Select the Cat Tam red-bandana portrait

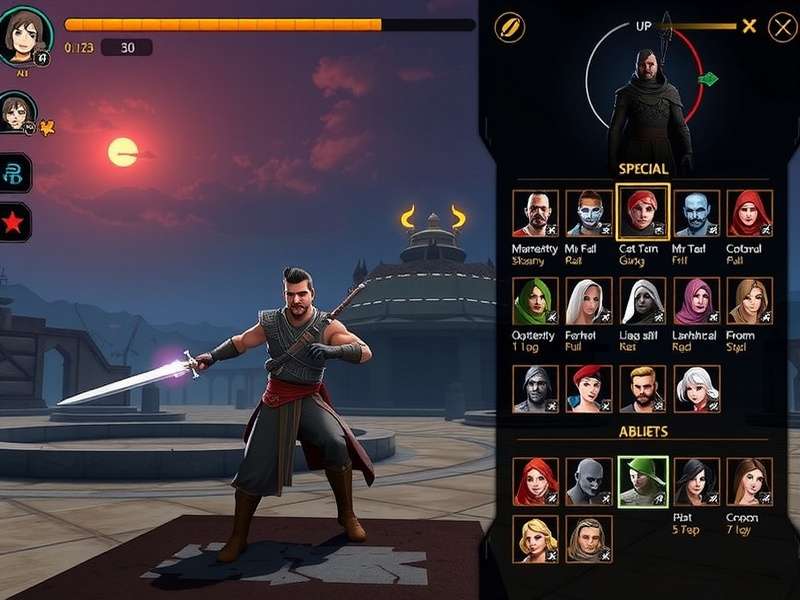click(x=642, y=212)
